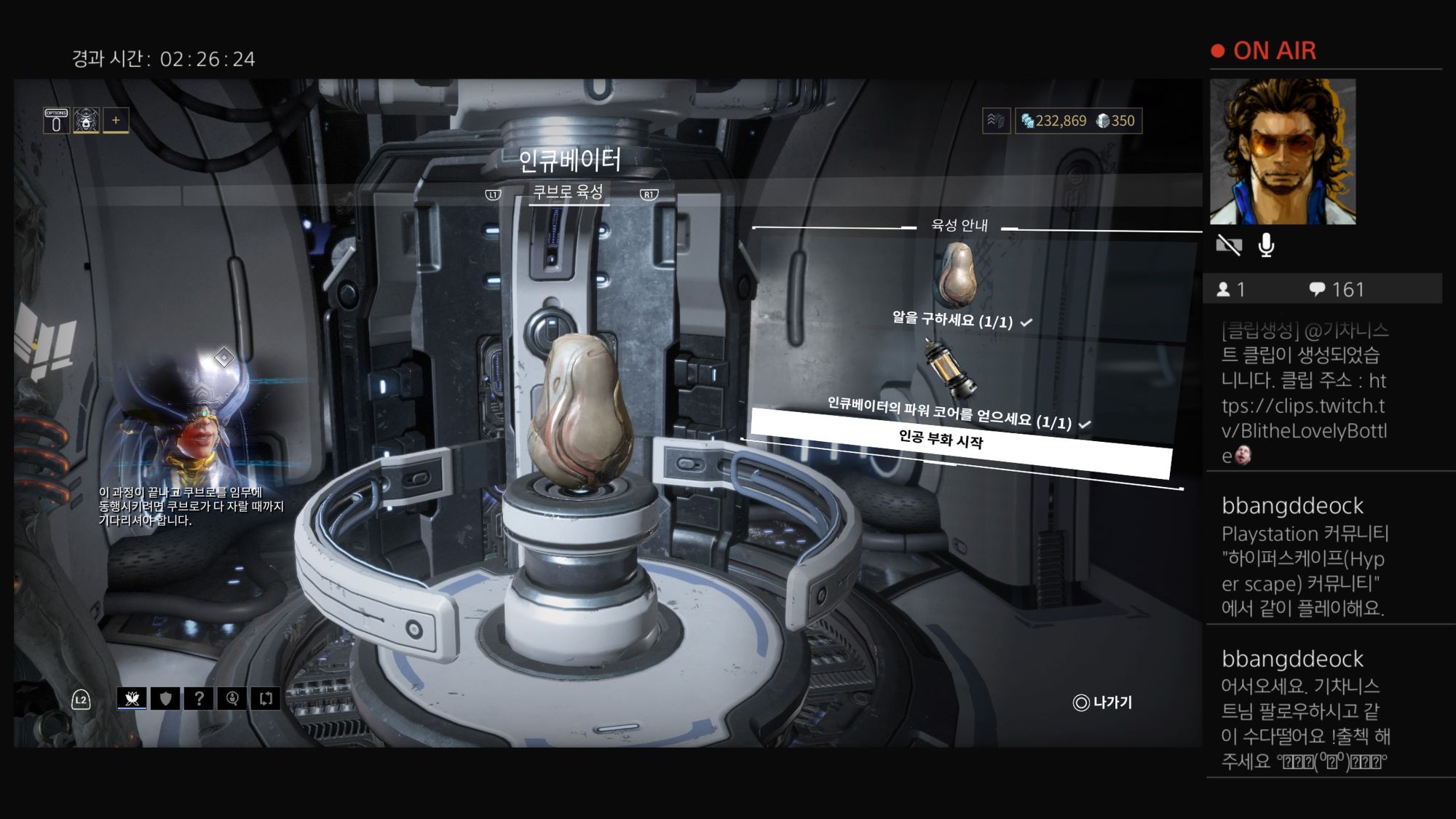Open the boosters chevron icon beside credits
The width and height of the screenshot is (1456, 819).
click(996, 121)
